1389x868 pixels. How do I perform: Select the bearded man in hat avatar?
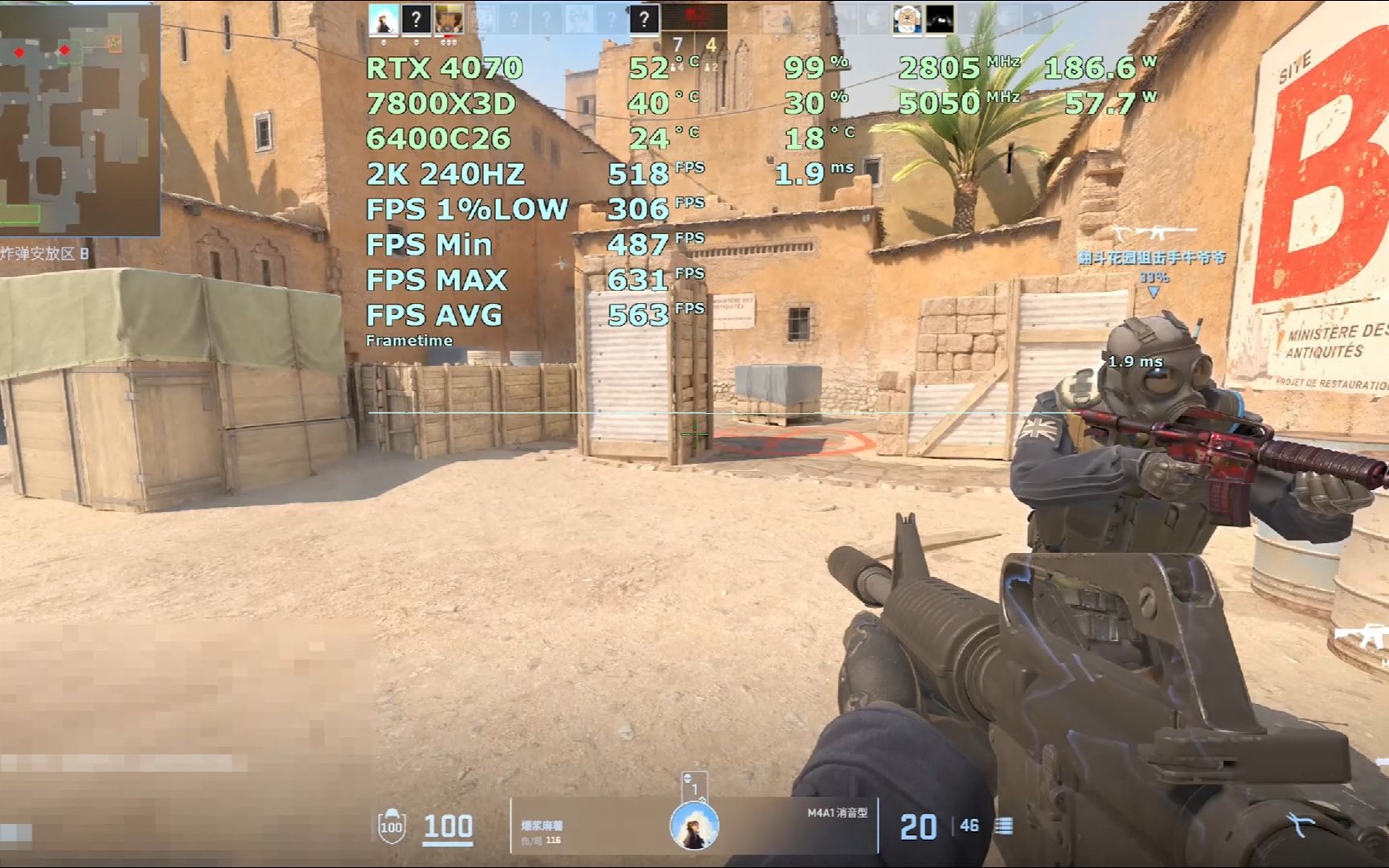449,19
